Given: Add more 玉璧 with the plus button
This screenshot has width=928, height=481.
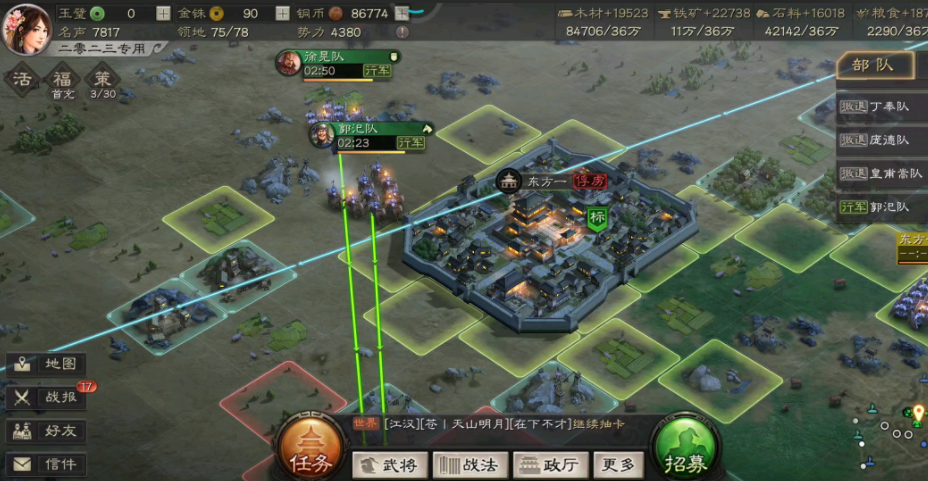Looking at the screenshot, I should point(163,14).
